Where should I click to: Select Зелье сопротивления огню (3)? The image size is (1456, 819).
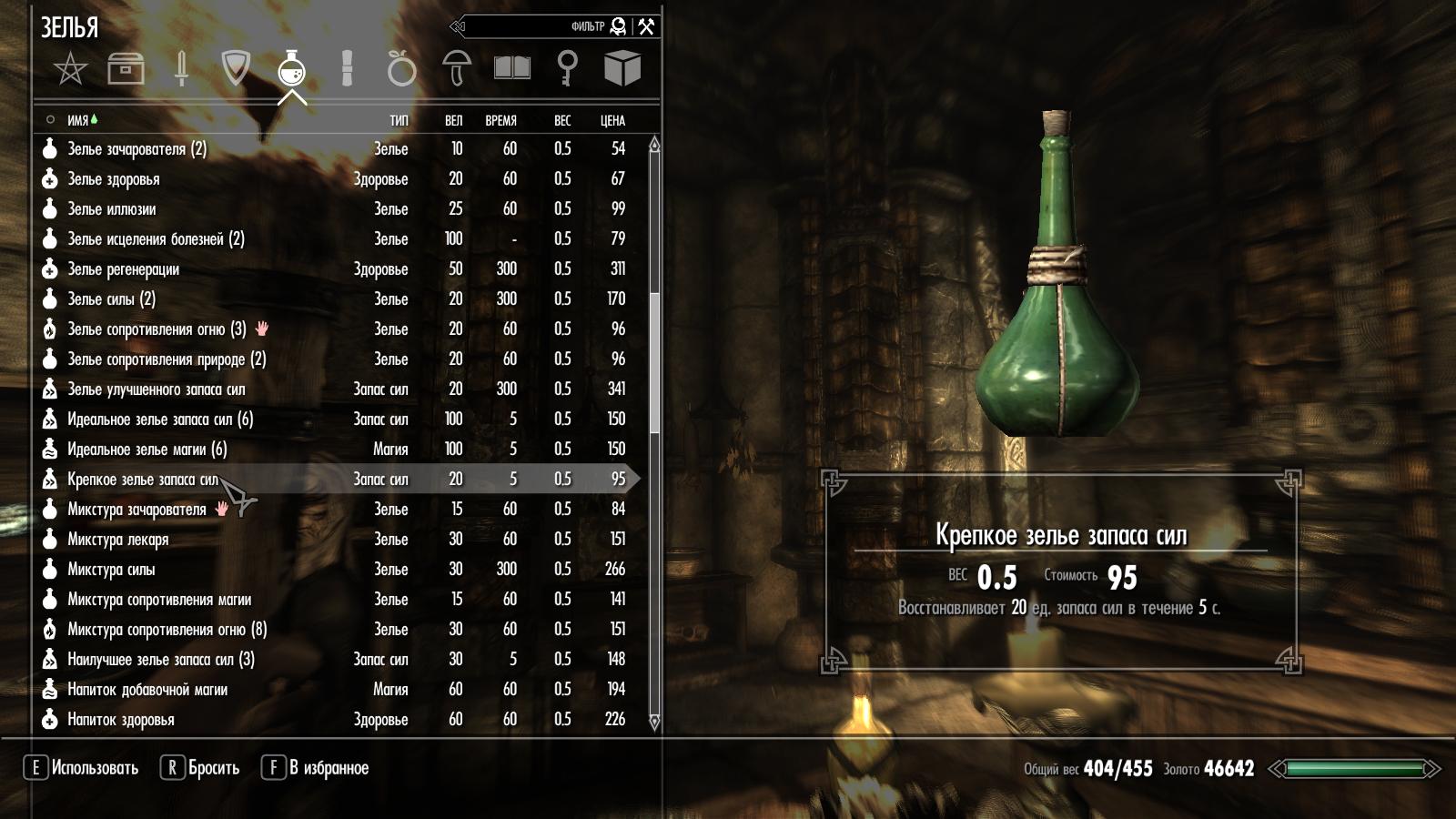(157, 329)
